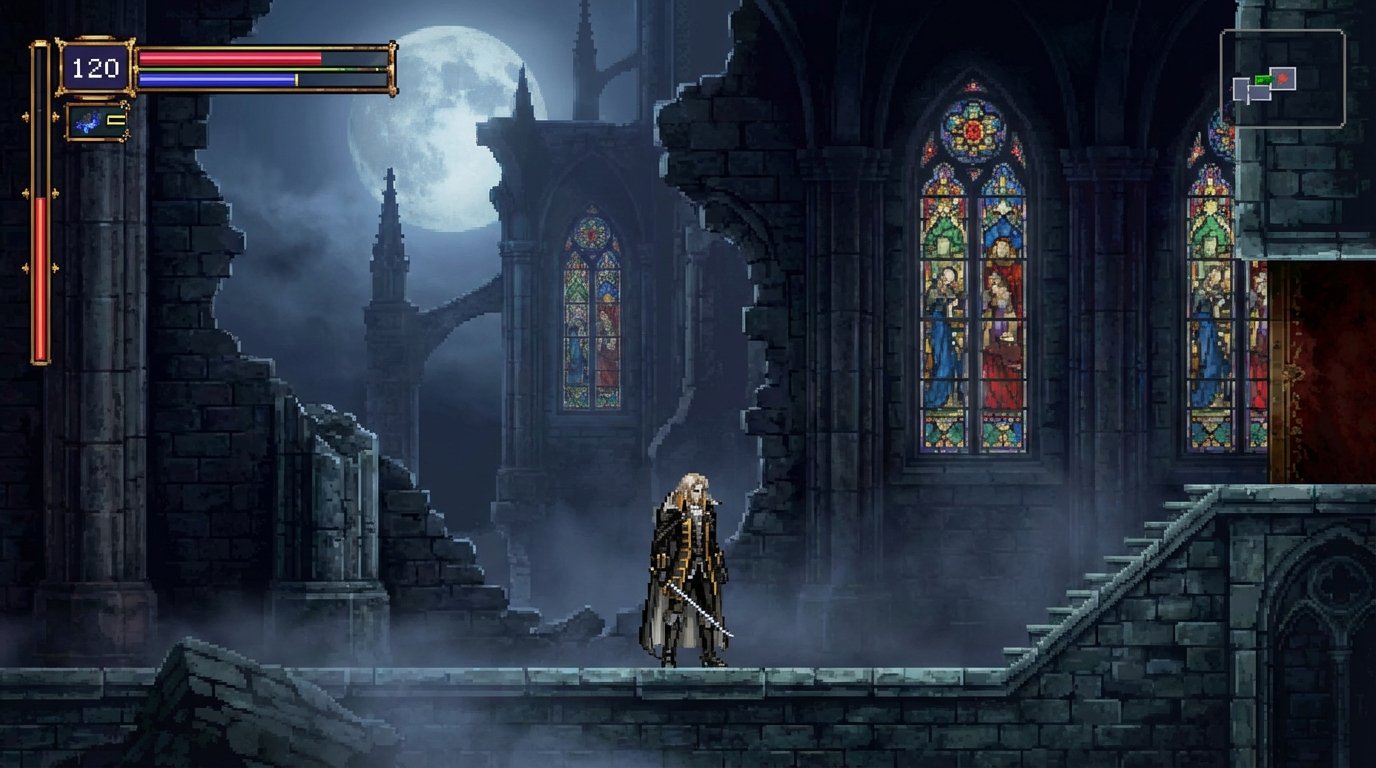Image resolution: width=1376 pixels, height=768 pixels.
Task: Click the red-marked room on the minimap
Action: [x=1283, y=80]
